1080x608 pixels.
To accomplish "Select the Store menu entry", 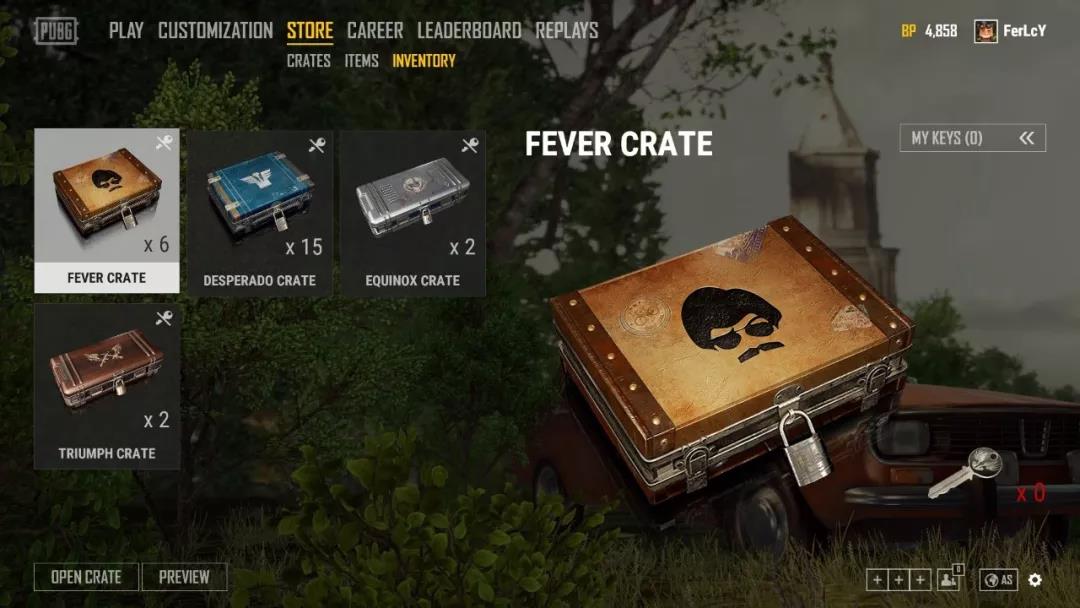I will pyautogui.click(x=310, y=31).
